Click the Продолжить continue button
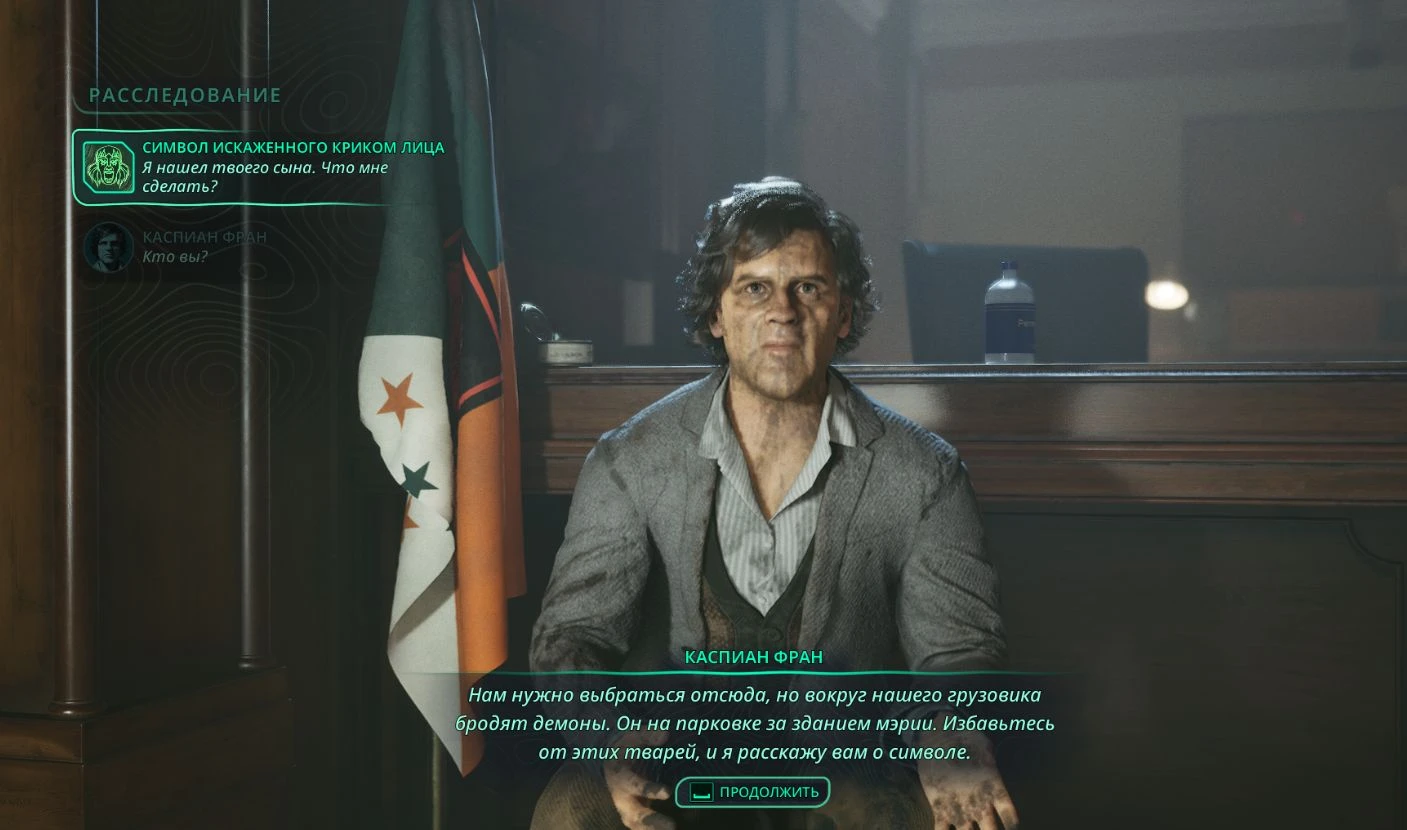Image resolution: width=1407 pixels, height=830 pixels. click(753, 792)
